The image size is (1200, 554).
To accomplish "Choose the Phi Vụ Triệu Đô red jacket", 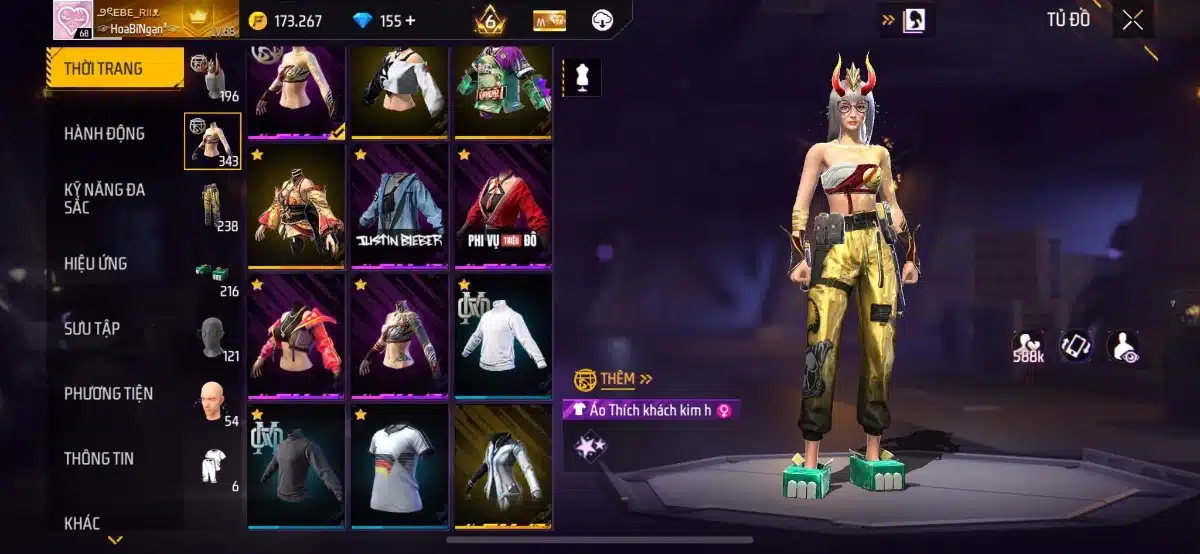I will [502, 205].
